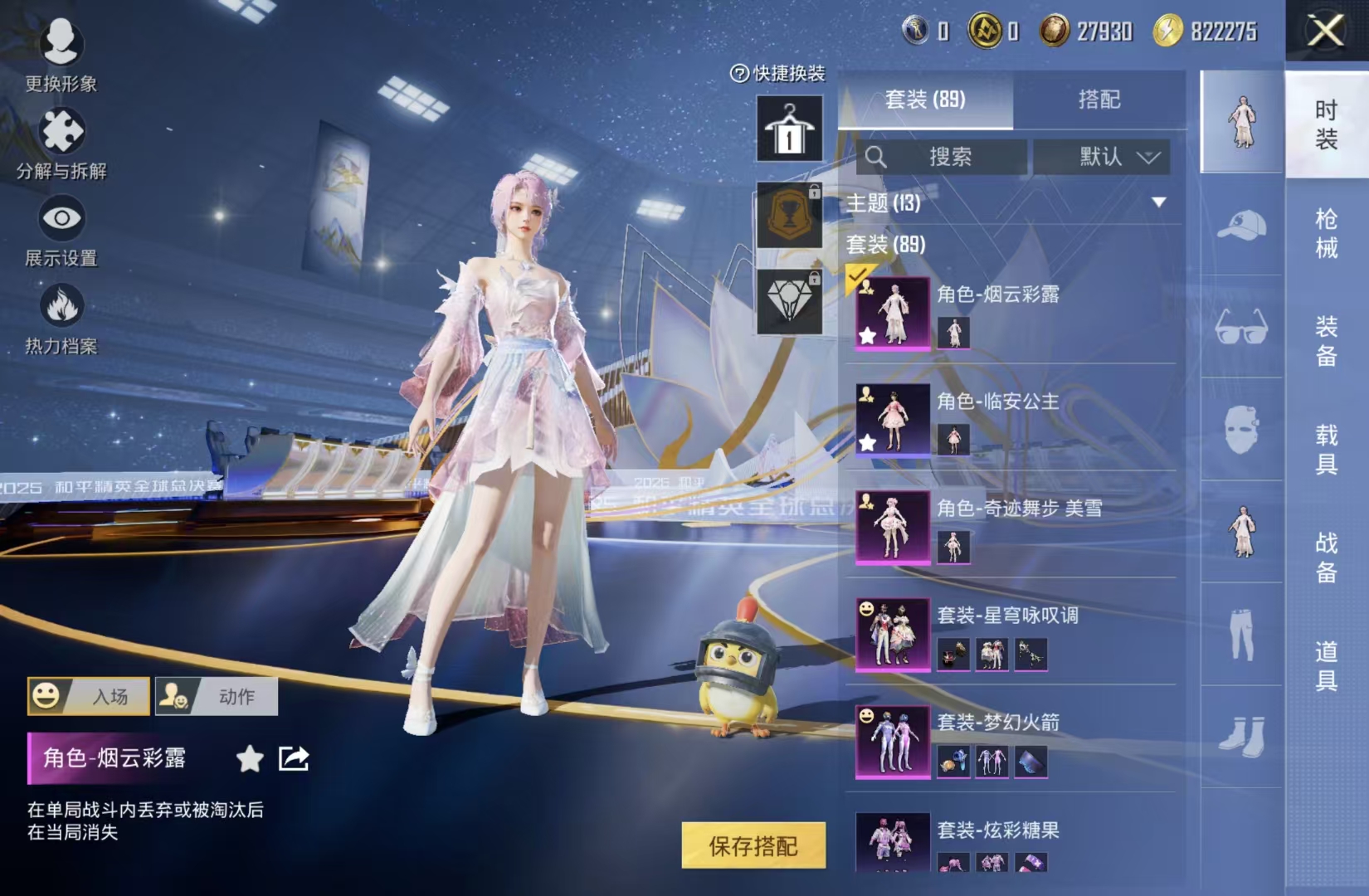Image resolution: width=1369 pixels, height=896 pixels.
Task: Close the wardrobe with the X button
Action: (1325, 32)
